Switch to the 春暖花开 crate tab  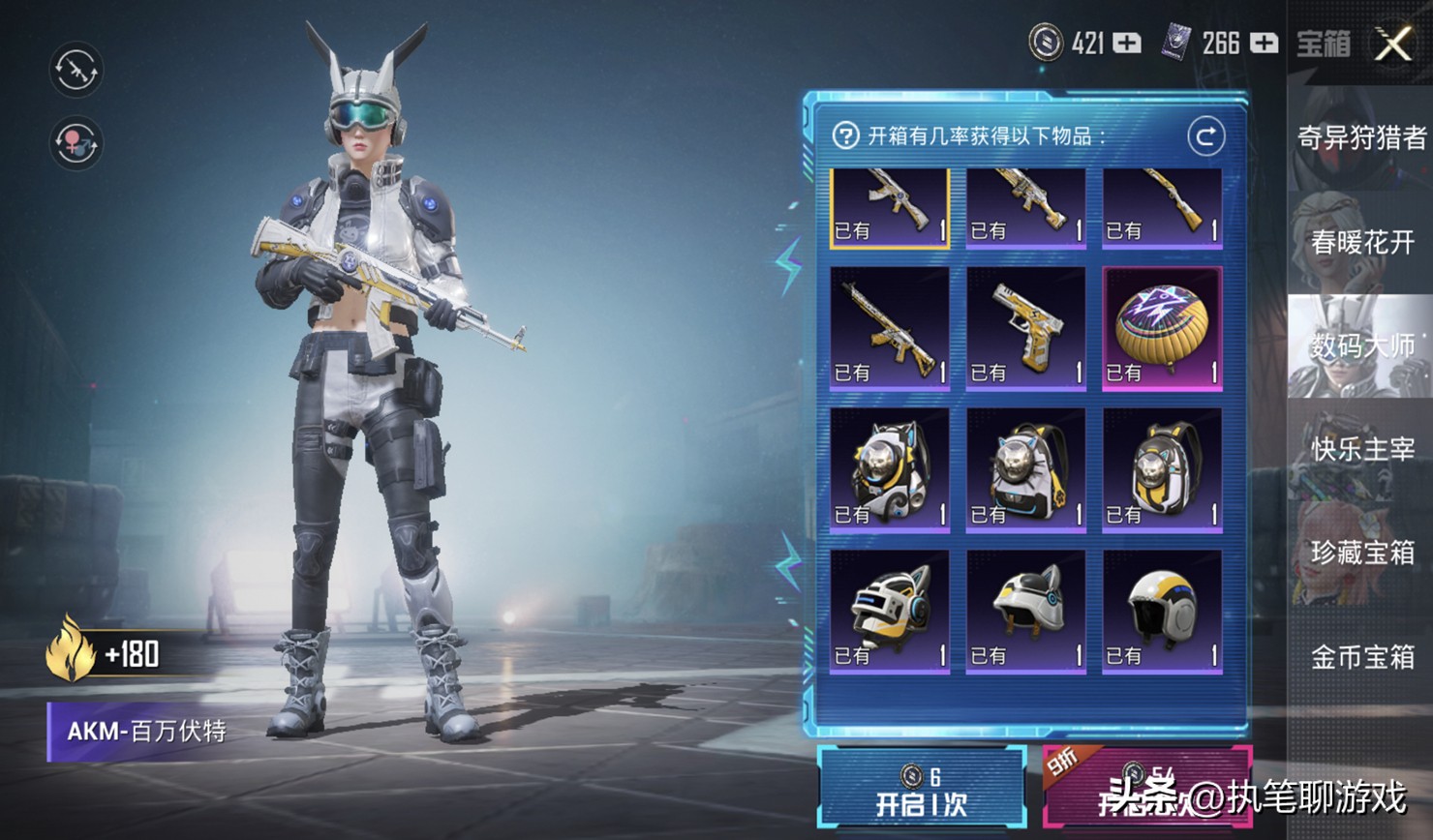[1360, 242]
